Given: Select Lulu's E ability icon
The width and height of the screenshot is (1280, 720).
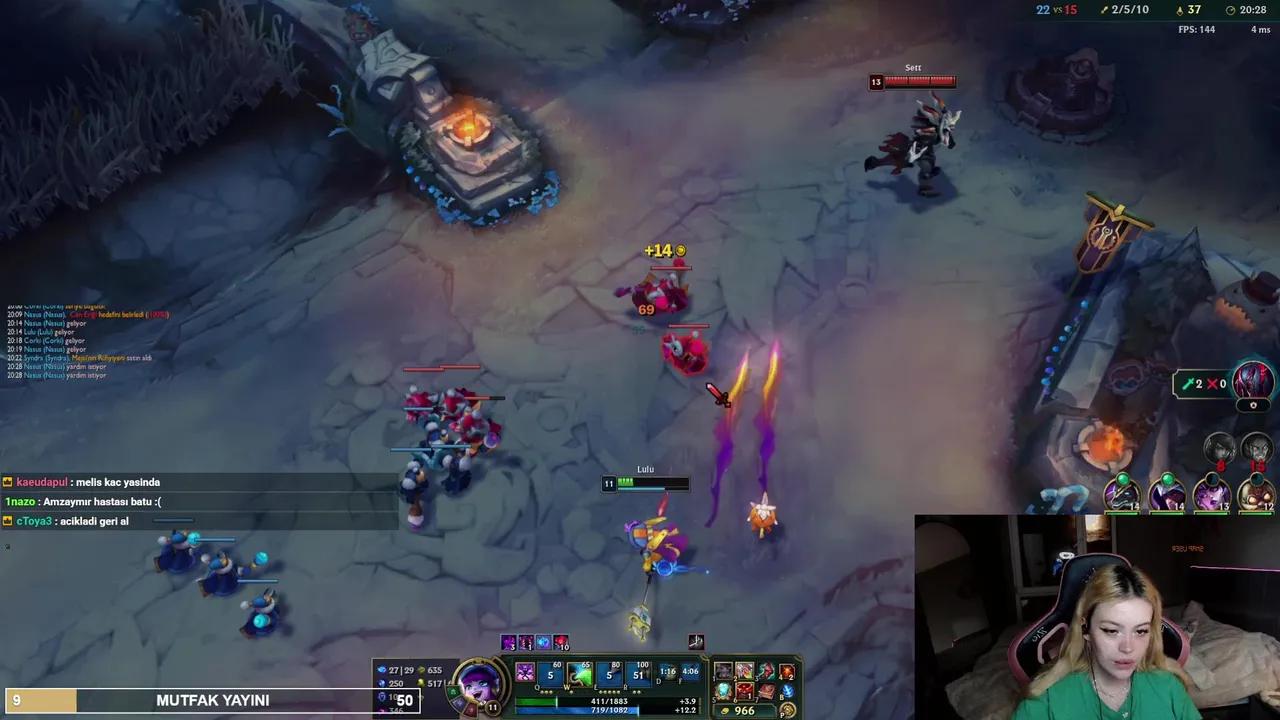Looking at the screenshot, I should [610, 674].
